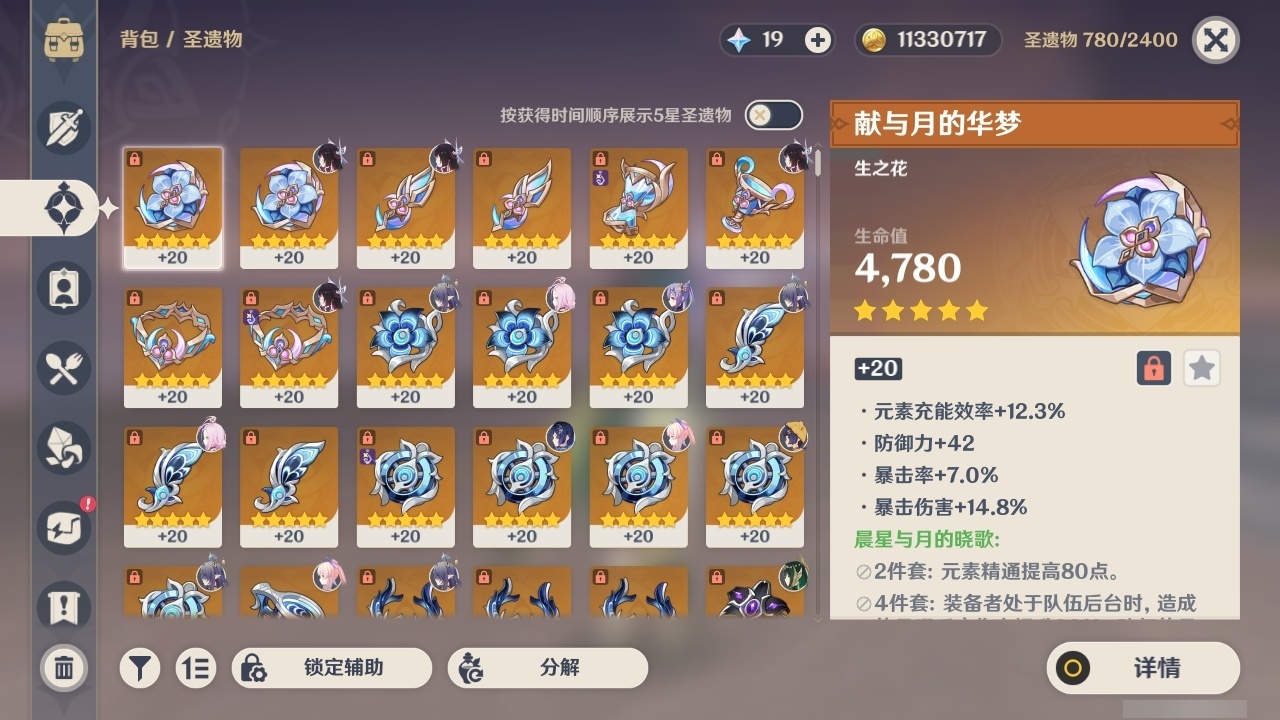
Task: Open the food inventory category
Action: [x=63, y=368]
